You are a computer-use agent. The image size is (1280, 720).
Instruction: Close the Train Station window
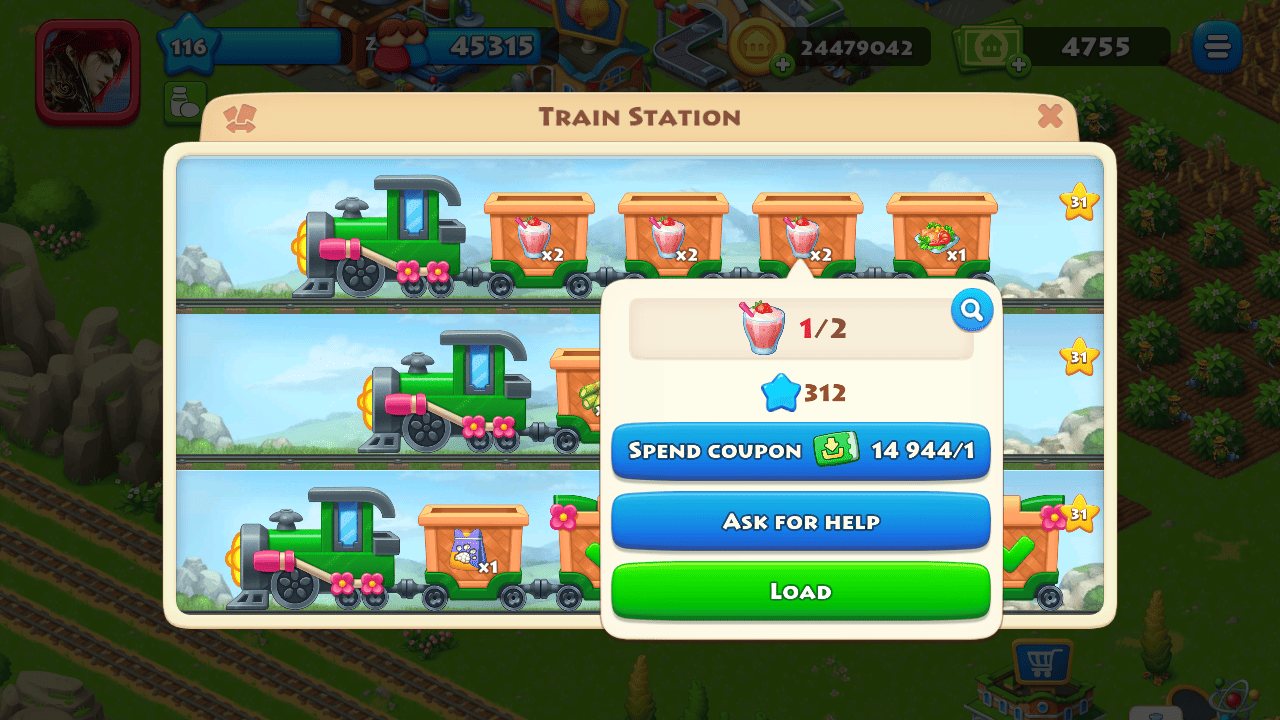pos(1050,117)
